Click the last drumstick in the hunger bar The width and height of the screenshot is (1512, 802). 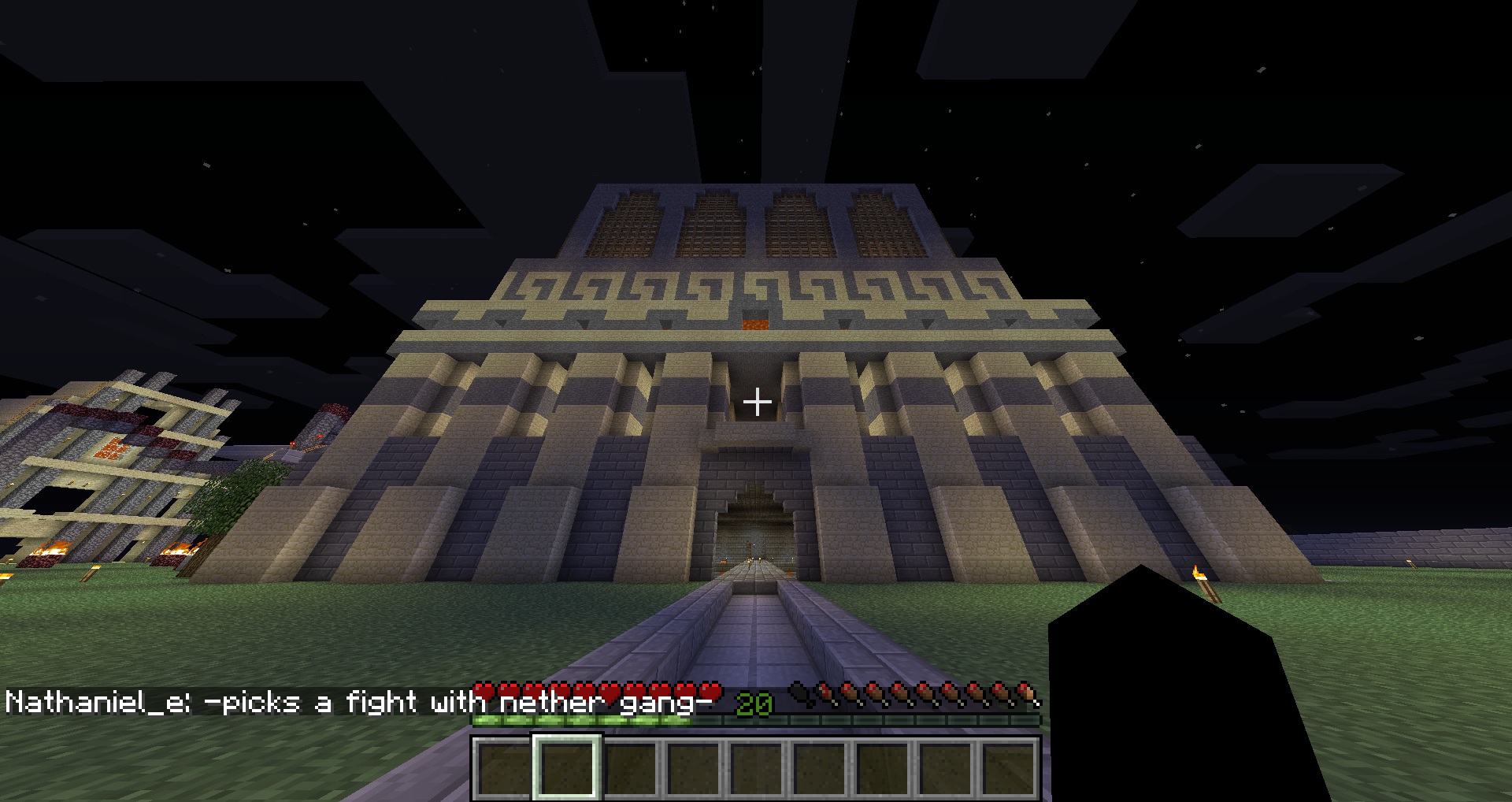[1026, 692]
